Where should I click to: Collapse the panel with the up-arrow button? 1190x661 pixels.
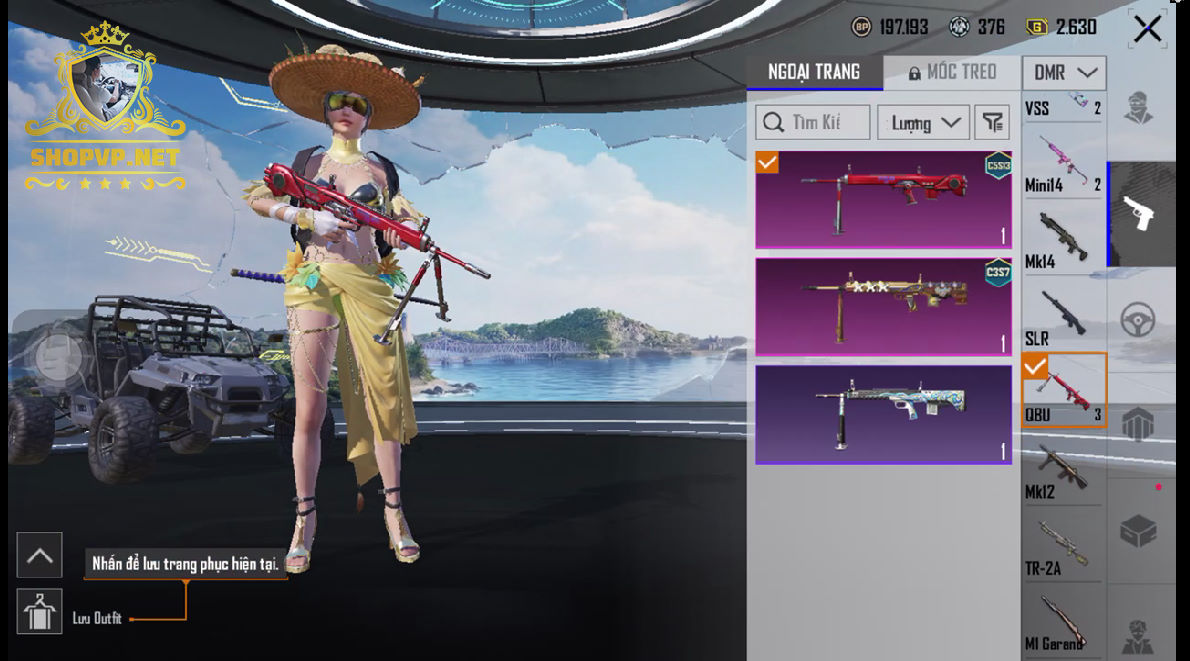coord(40,555)
